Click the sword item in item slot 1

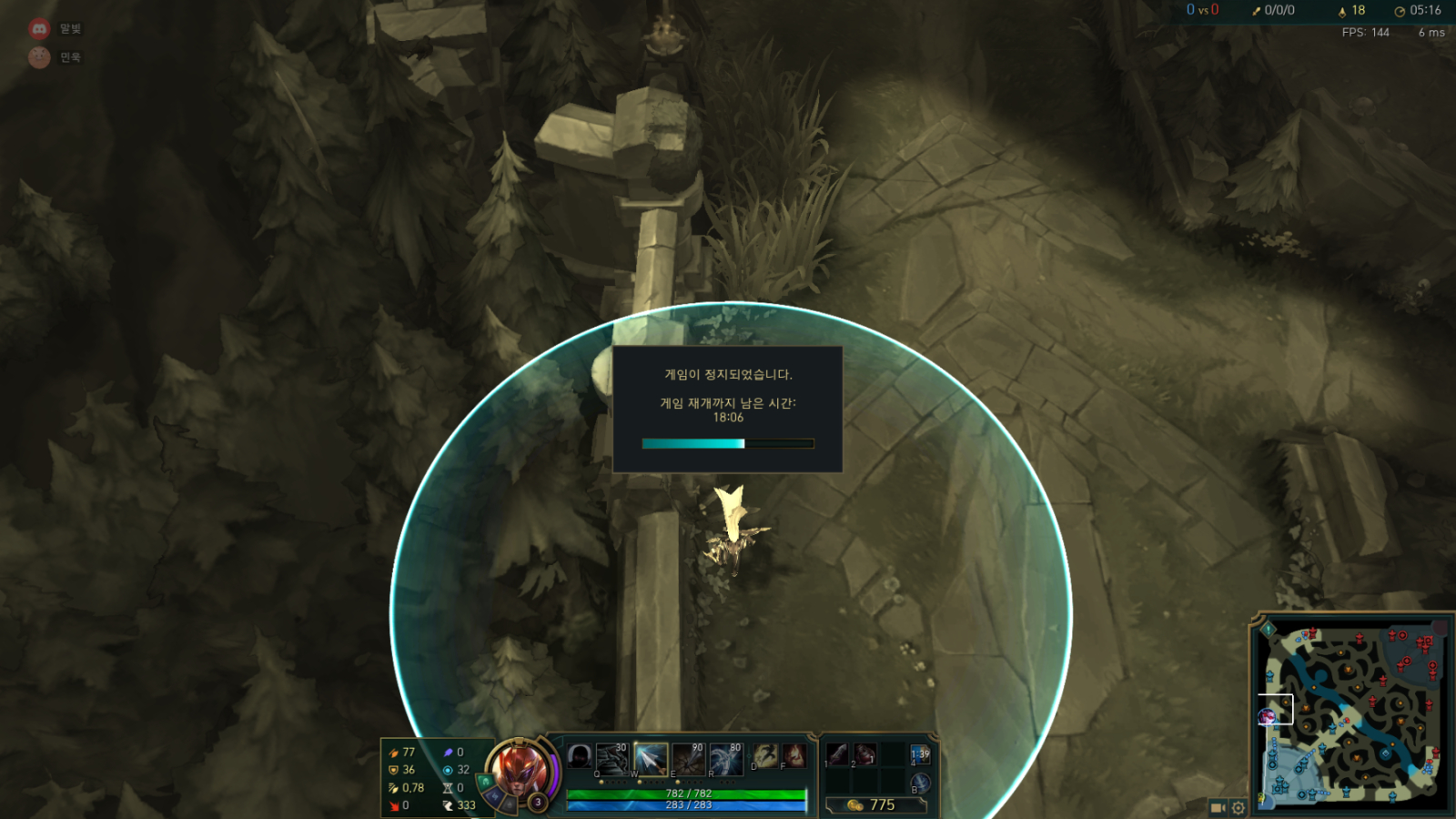(836, 754)
